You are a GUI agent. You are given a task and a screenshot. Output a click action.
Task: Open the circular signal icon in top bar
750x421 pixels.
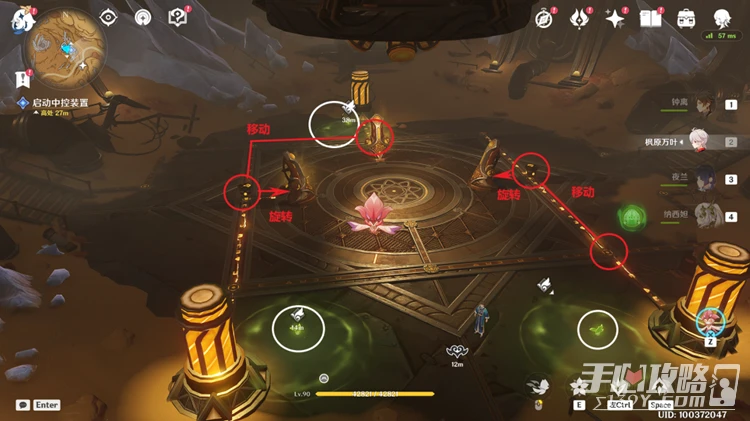click(142, 17)
